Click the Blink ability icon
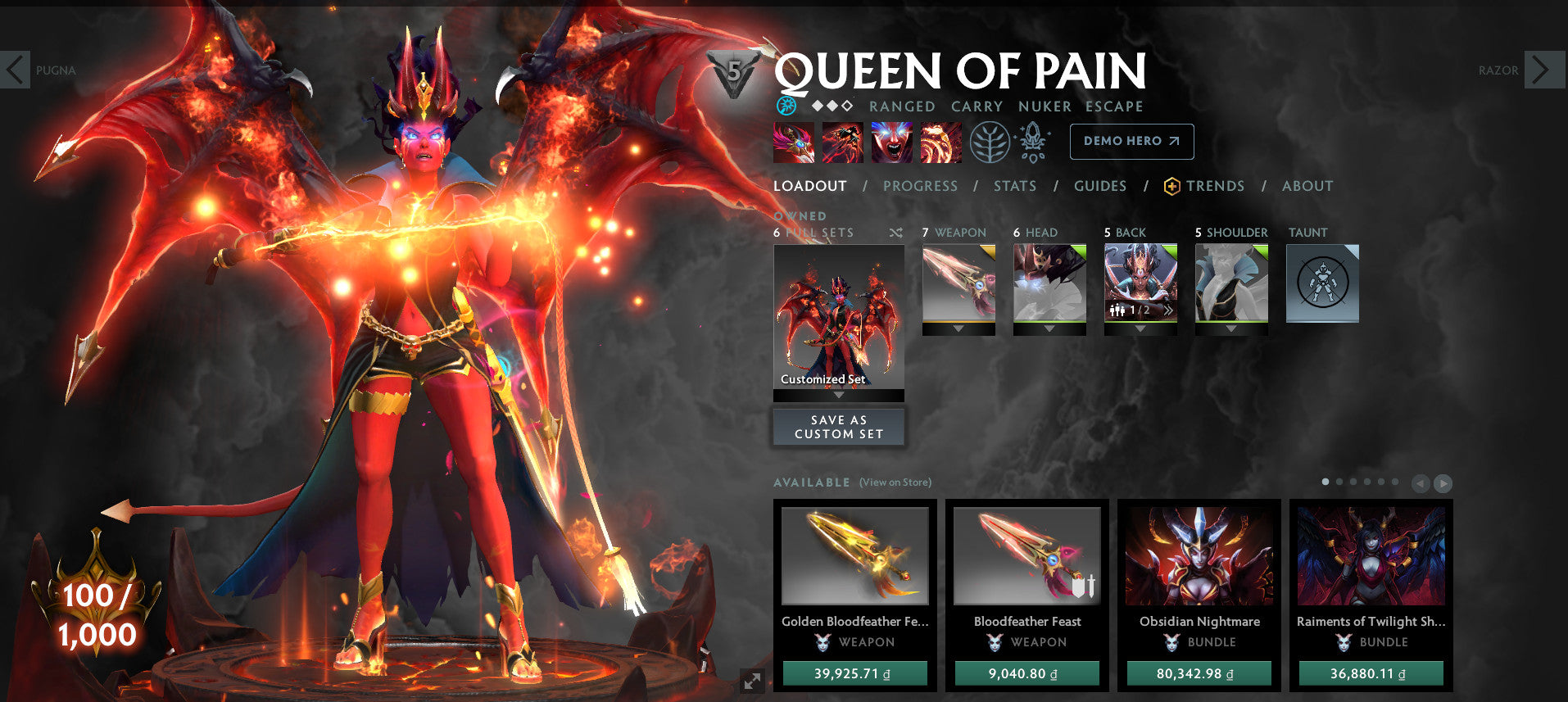 [842, 141]
